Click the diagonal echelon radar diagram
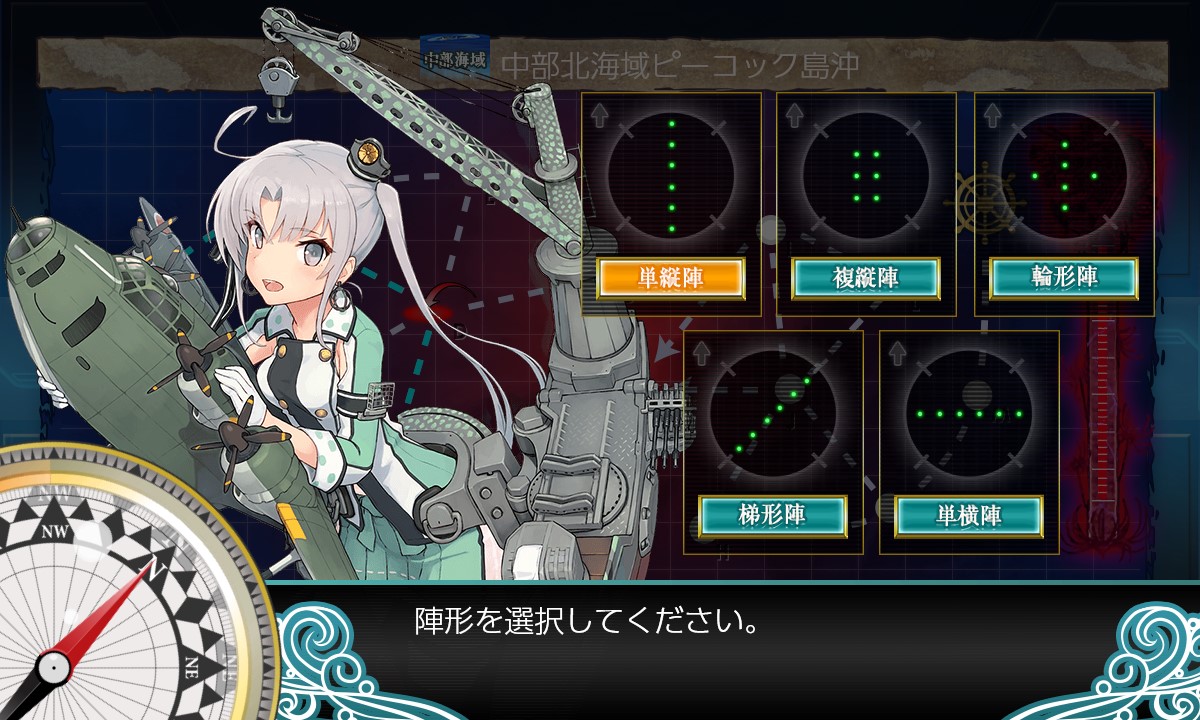 pyautogui.click(x=773, y=413)
